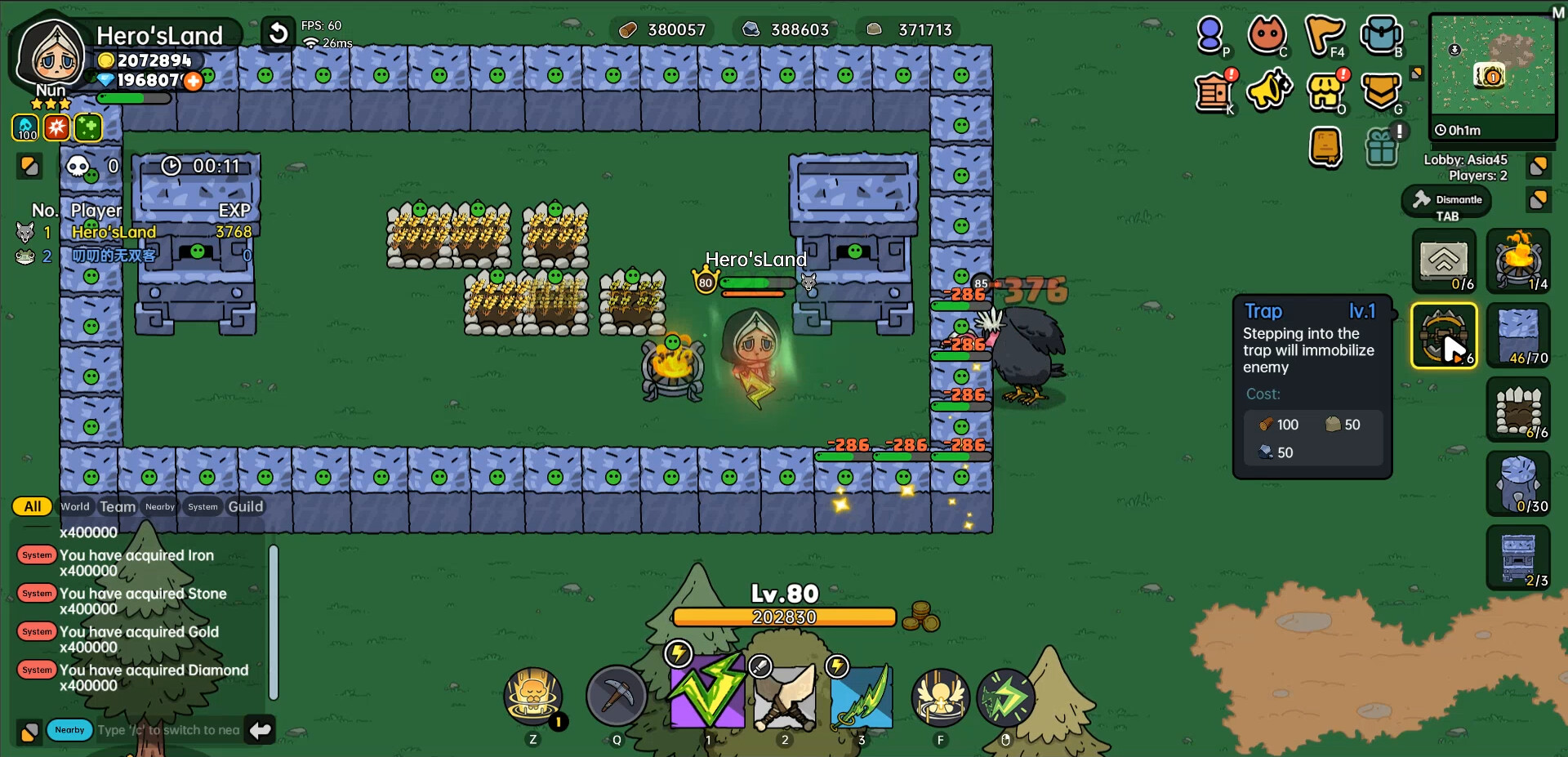The image size is (1568, 757).
Task: Open the Guild chat tab
Action: (247, 506)
